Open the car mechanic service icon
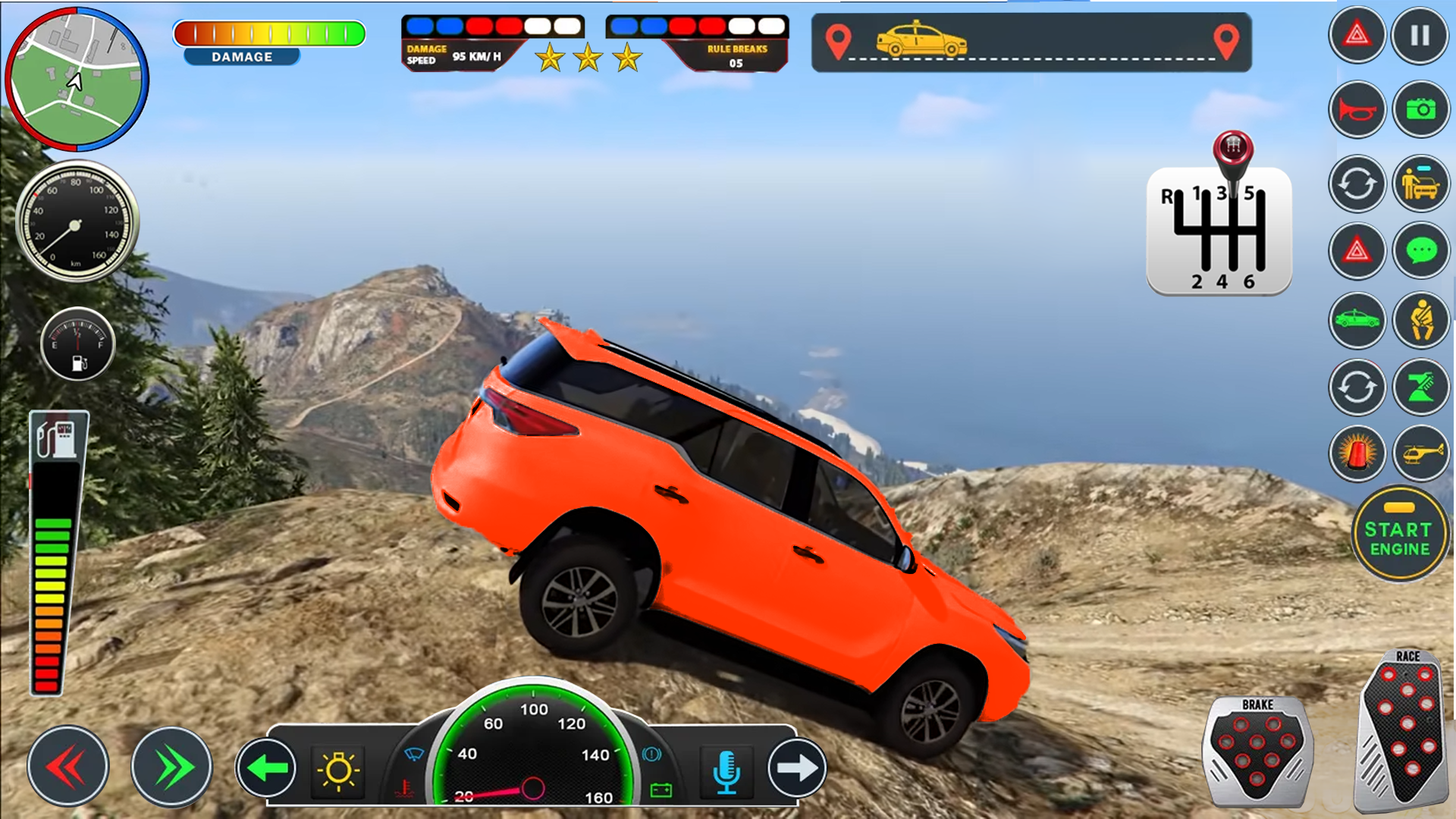Viewport: 1456px width, 819px height. pyautogui.click(x=1422, y=184)
